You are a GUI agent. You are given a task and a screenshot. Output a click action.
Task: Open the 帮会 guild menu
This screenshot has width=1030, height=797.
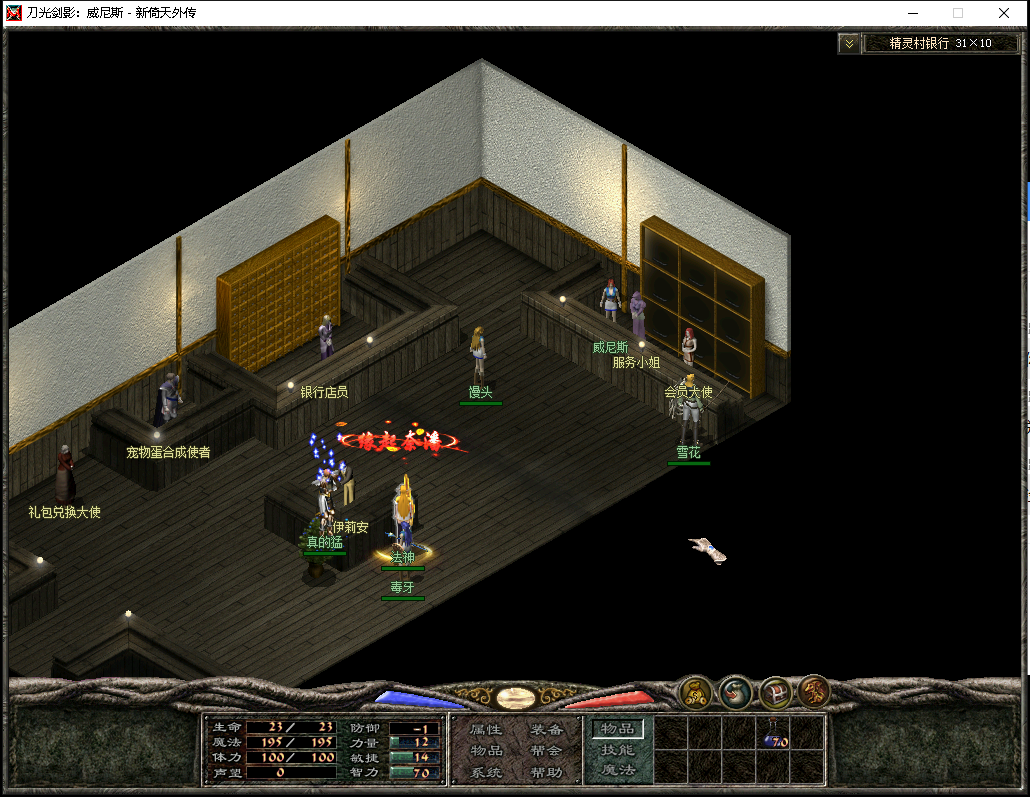tap(546, 751)
